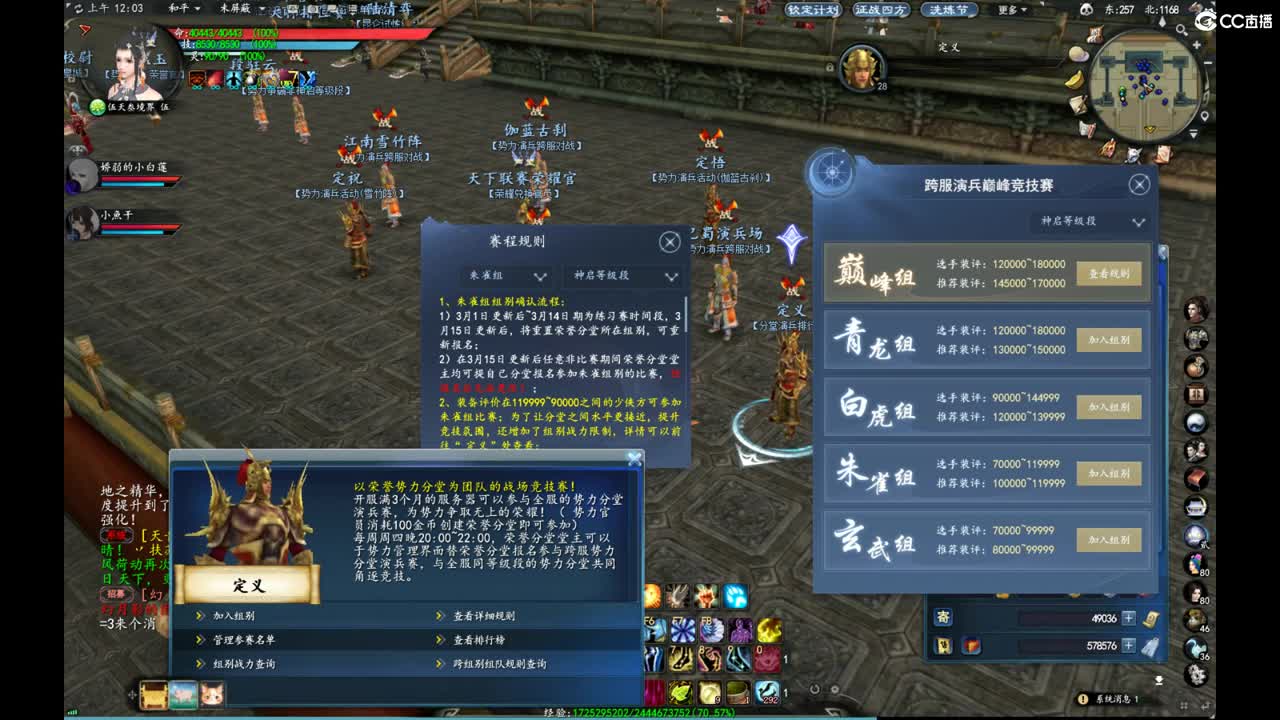Open the CC直播 logo in top-right corner
Image resolution: width=1280 pixels, height=720 pixels.
click(x=1237, y=20)
